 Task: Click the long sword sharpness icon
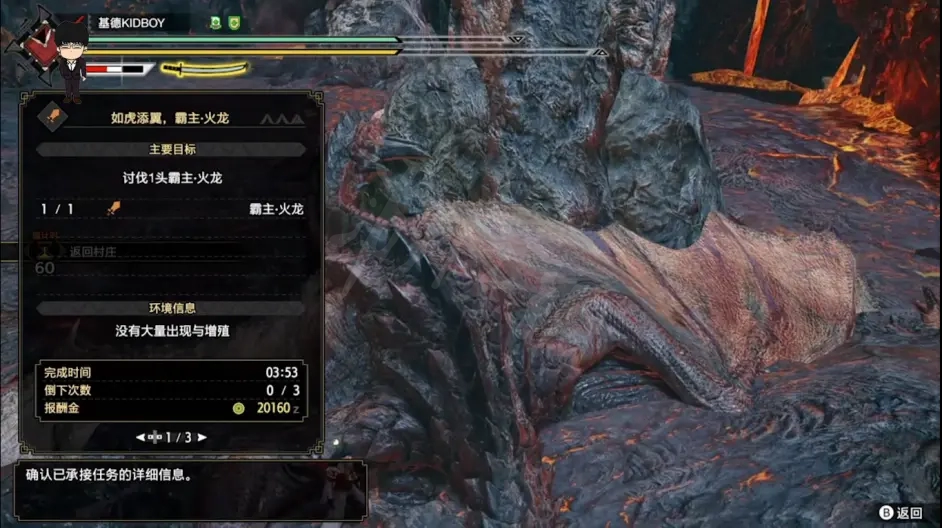click(x=205, y=69)
